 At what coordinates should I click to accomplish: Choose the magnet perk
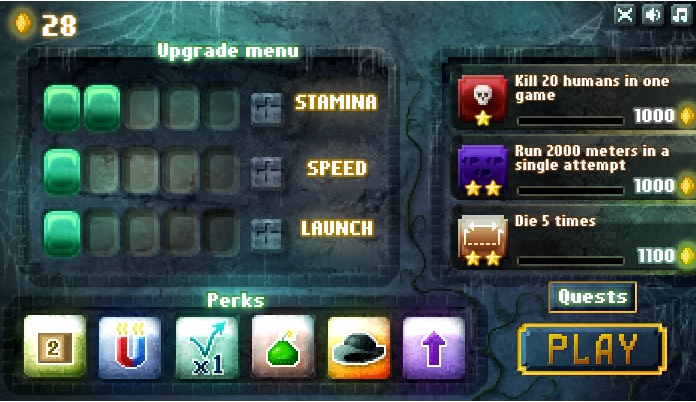point(130,347)
